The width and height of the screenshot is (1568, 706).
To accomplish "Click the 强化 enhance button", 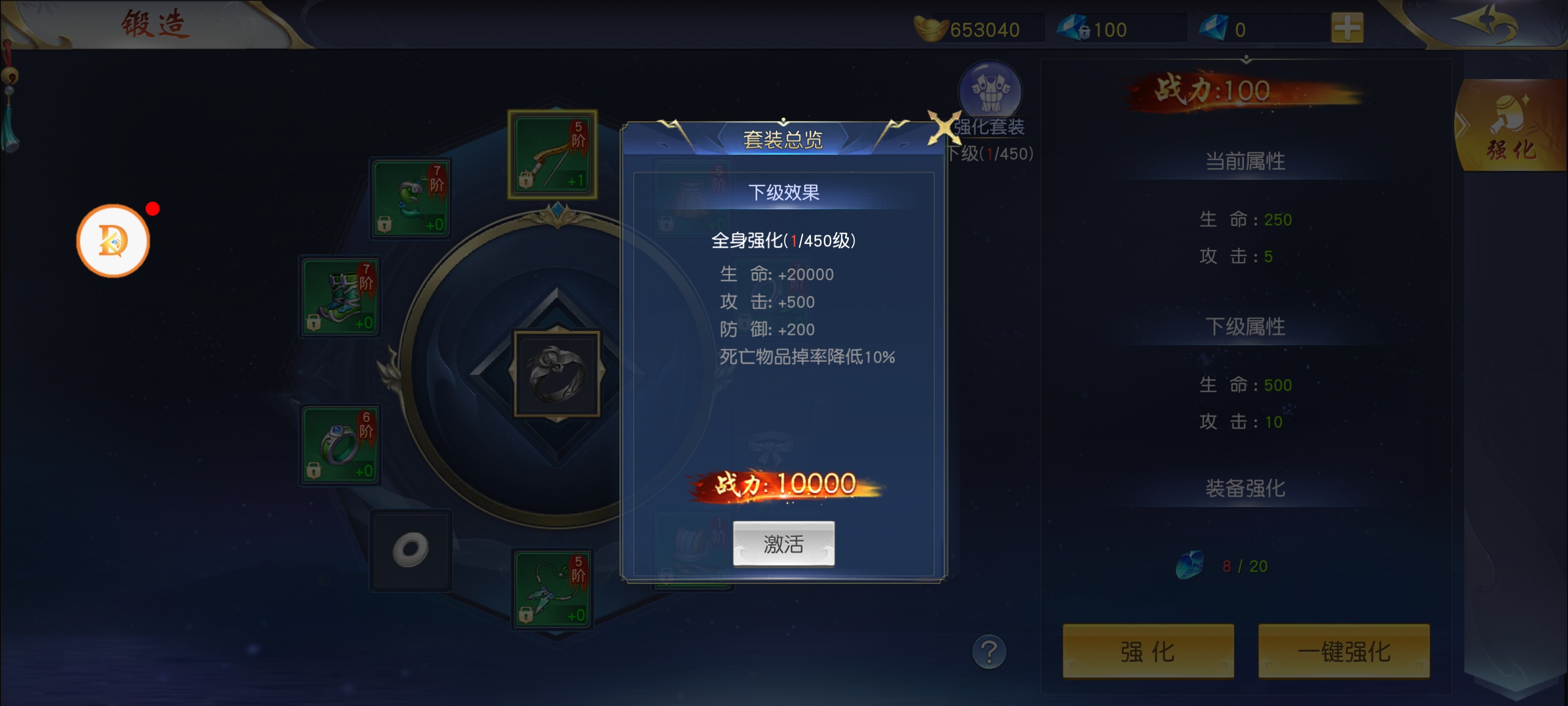I will 1148,651.
